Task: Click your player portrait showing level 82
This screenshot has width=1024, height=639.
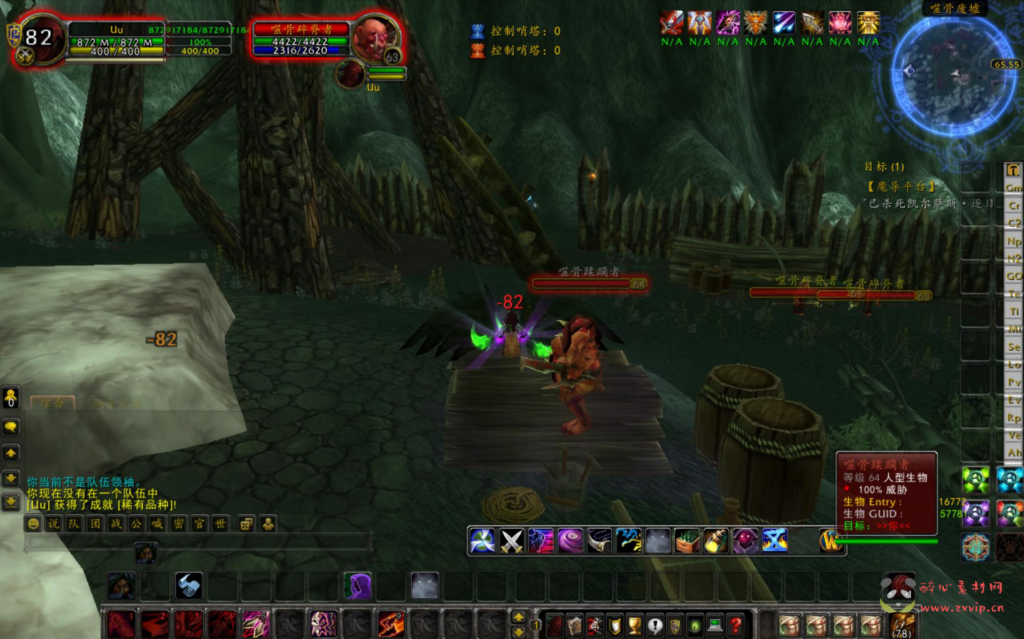Action: (36, 40)
